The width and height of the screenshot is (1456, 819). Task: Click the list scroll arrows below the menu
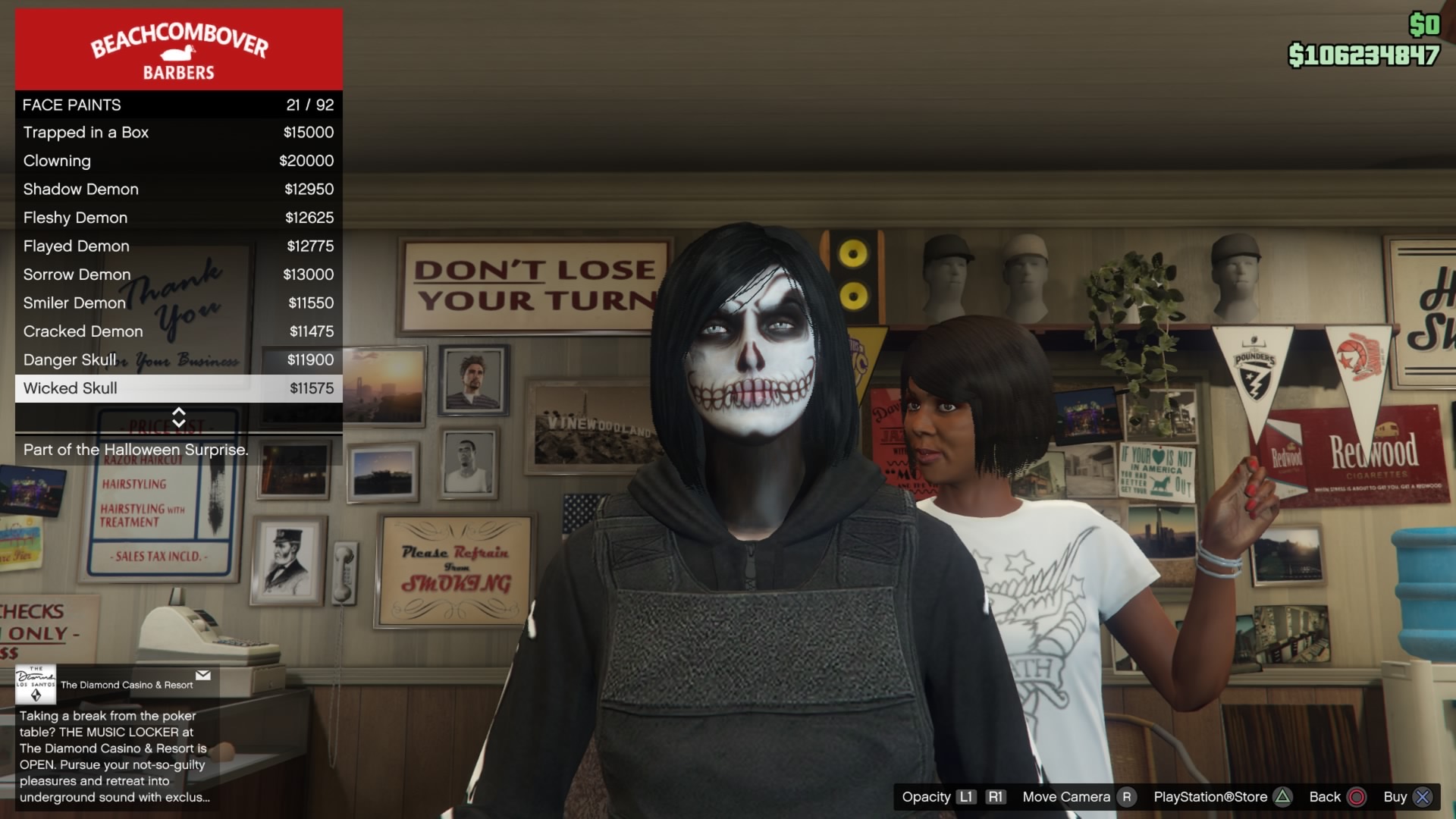click(x=179, y=417)
